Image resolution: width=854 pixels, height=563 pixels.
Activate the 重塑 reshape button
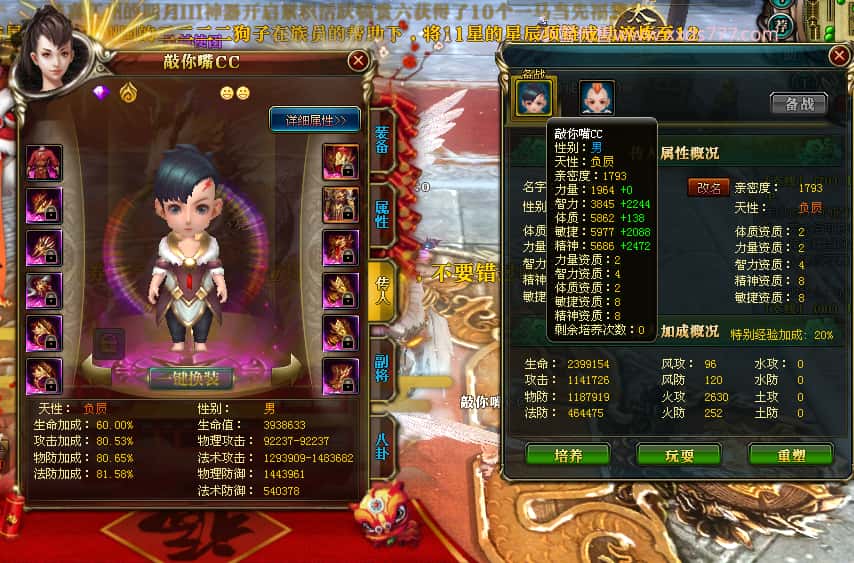tap(790, 455)
